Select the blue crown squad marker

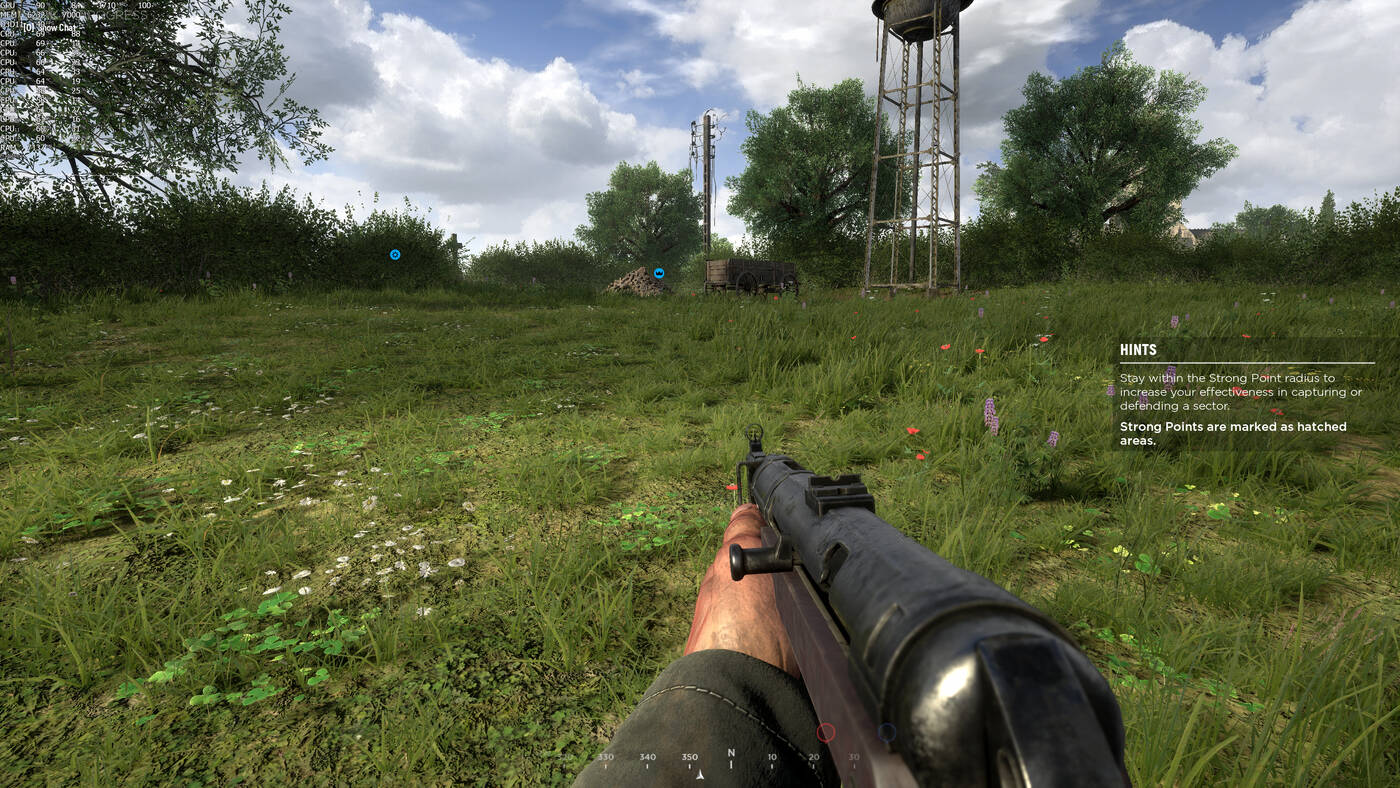click(659, 273)
